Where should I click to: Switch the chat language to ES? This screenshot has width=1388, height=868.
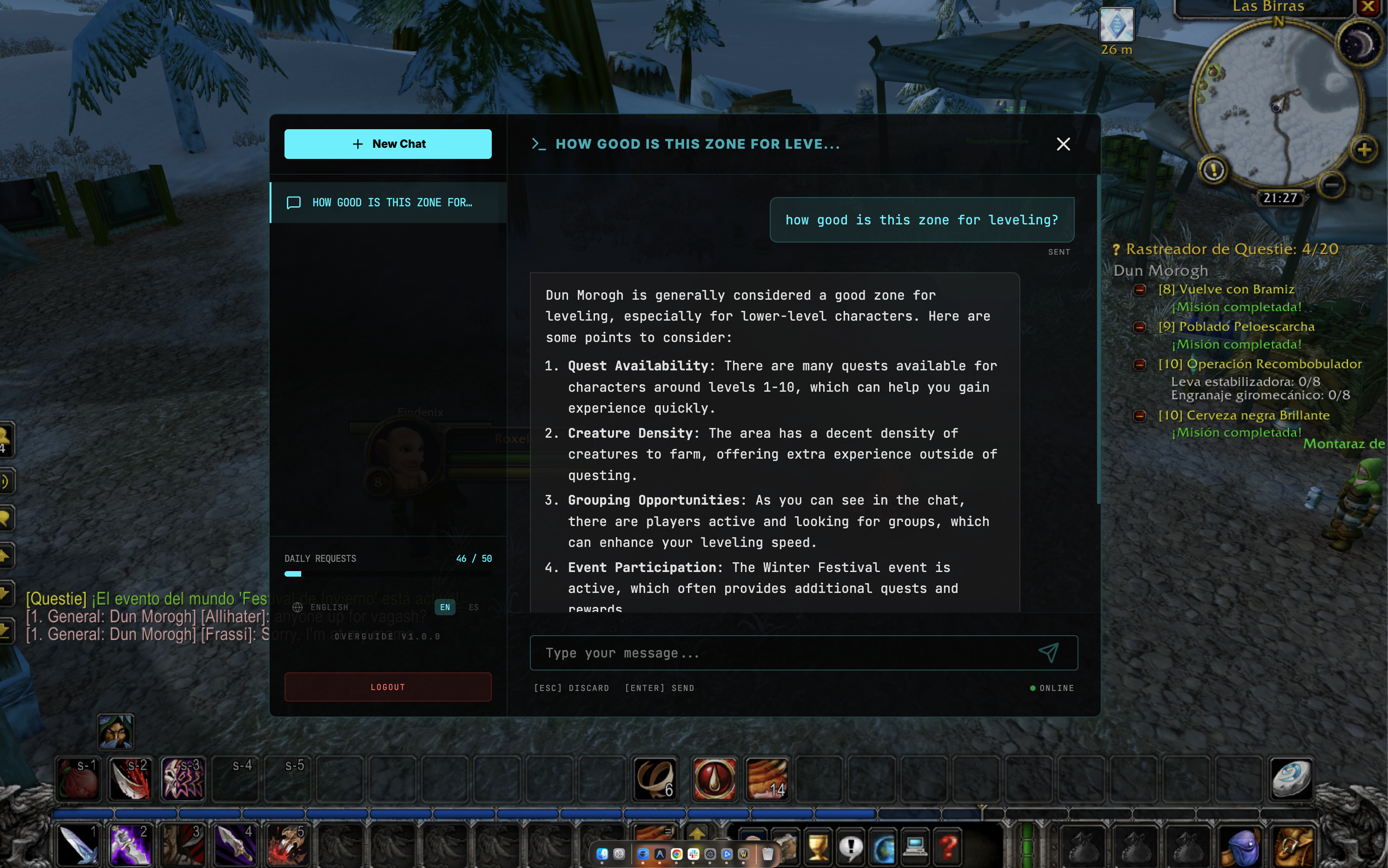point(474,607)
